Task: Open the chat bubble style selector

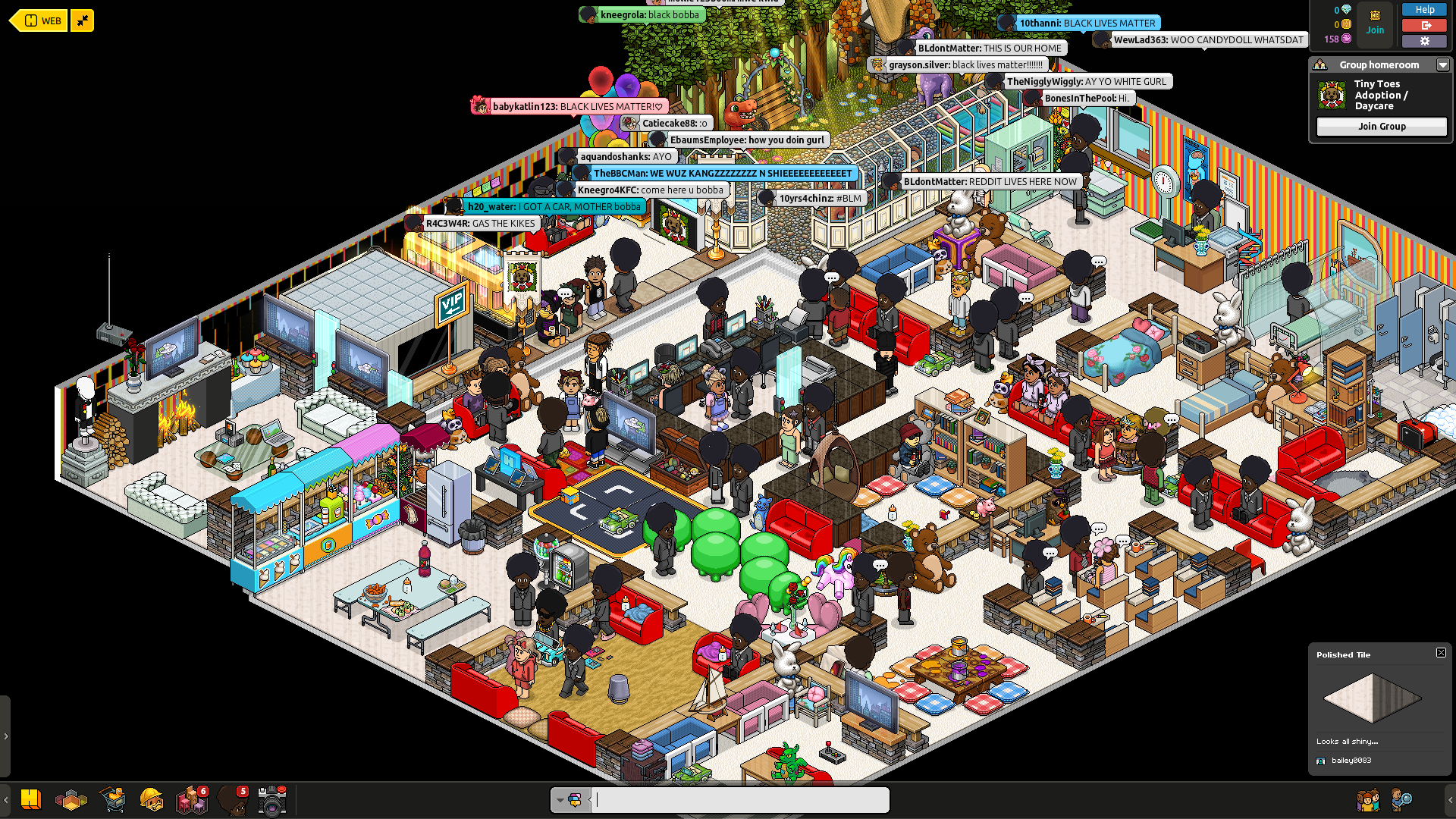Action: [x=570, y=799]
